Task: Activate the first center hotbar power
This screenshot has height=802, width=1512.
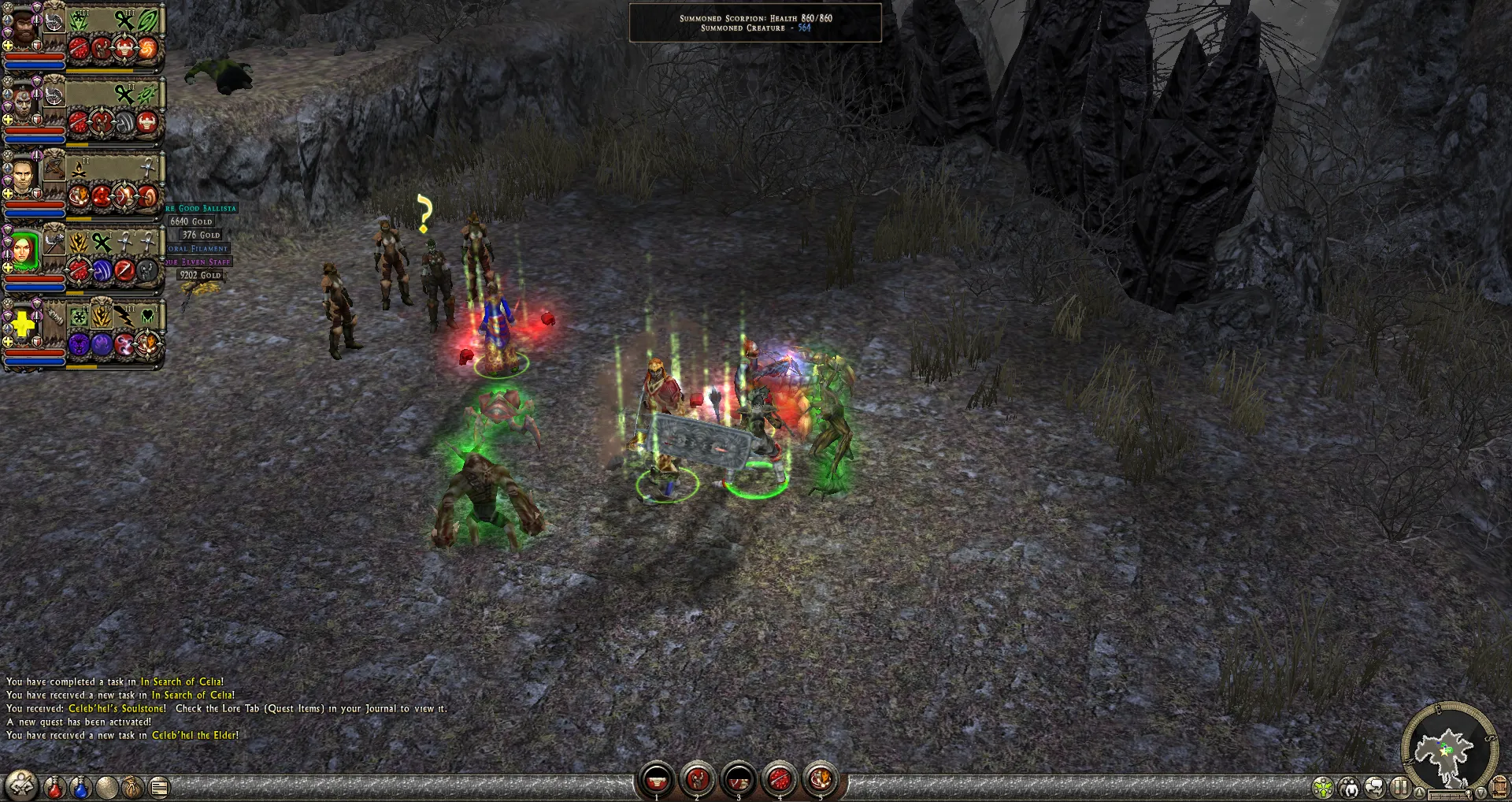Action: (x=657, y=780)
